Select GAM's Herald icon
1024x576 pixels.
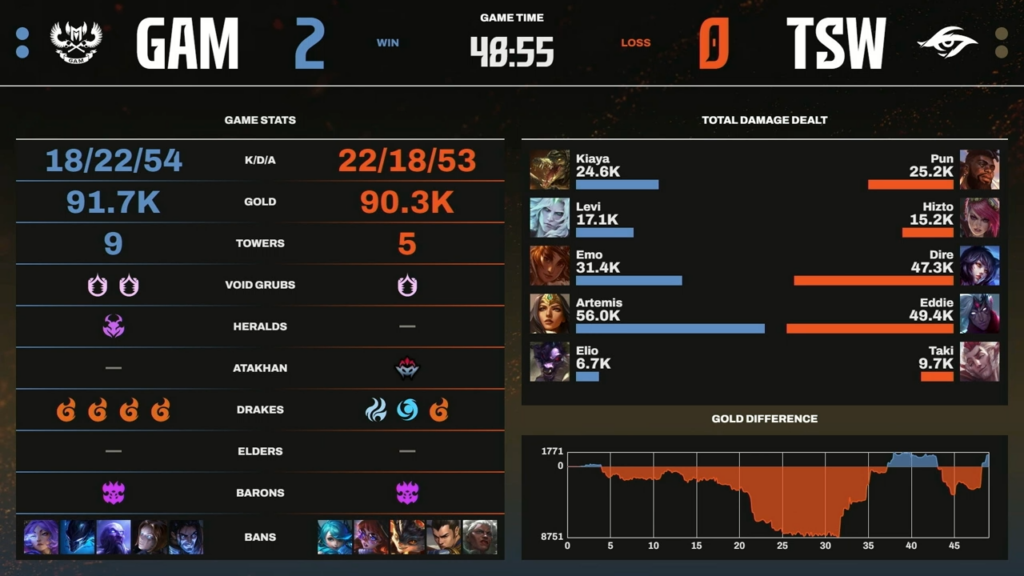pos(113,326)
